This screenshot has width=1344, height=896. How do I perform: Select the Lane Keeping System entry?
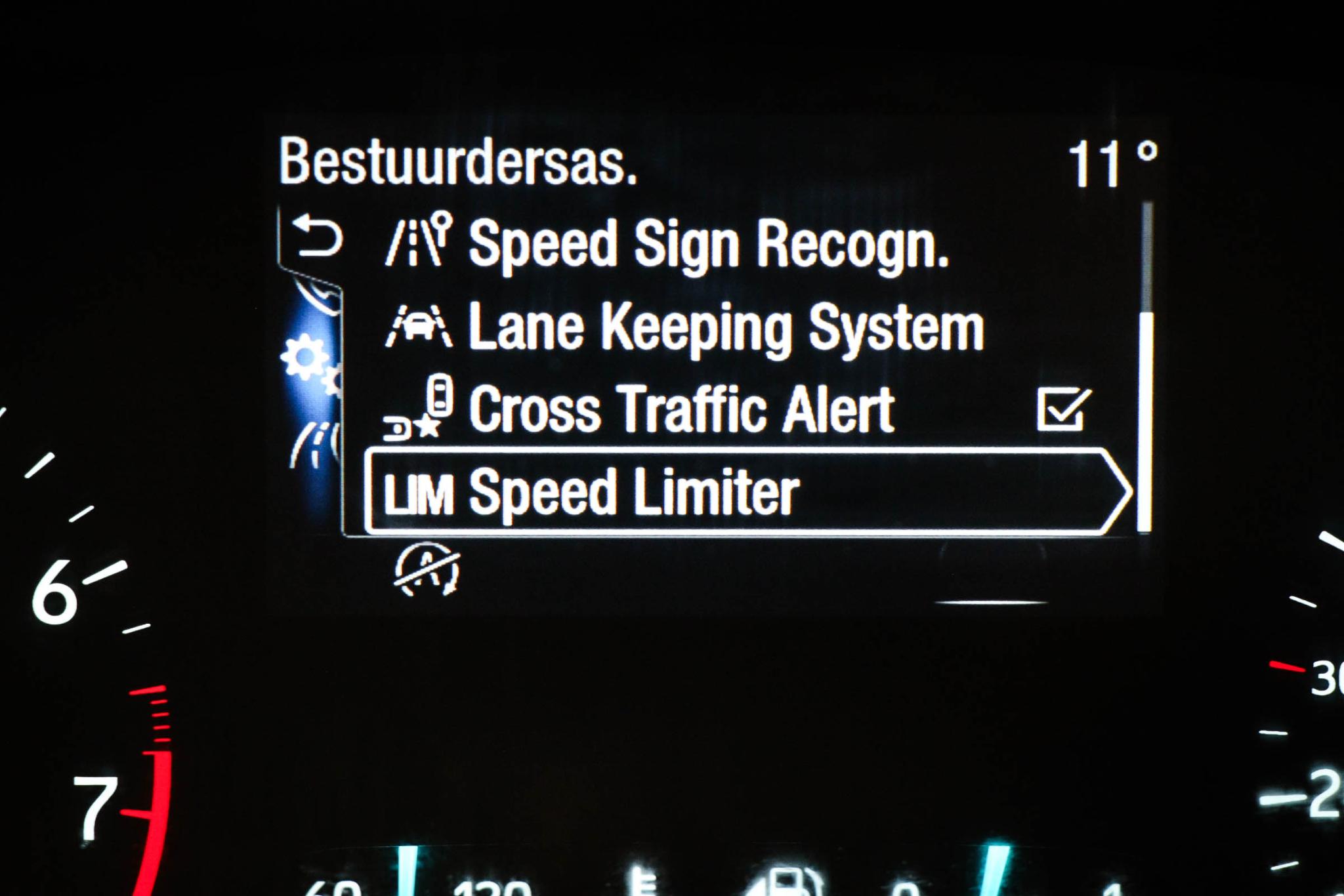pyautogui.click(x=725, y=327)
